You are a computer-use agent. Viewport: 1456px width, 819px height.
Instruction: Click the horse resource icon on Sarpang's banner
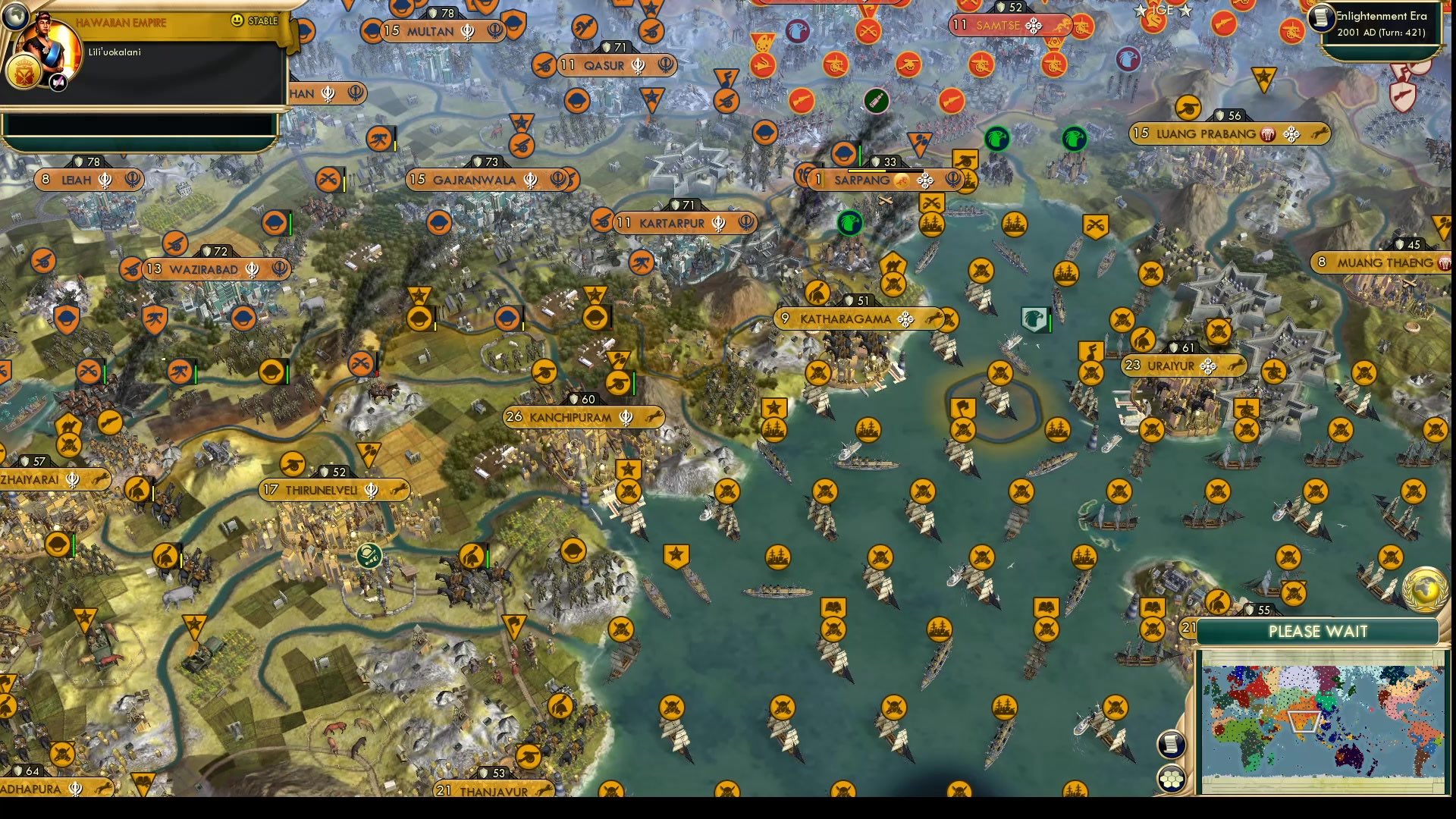902,180
